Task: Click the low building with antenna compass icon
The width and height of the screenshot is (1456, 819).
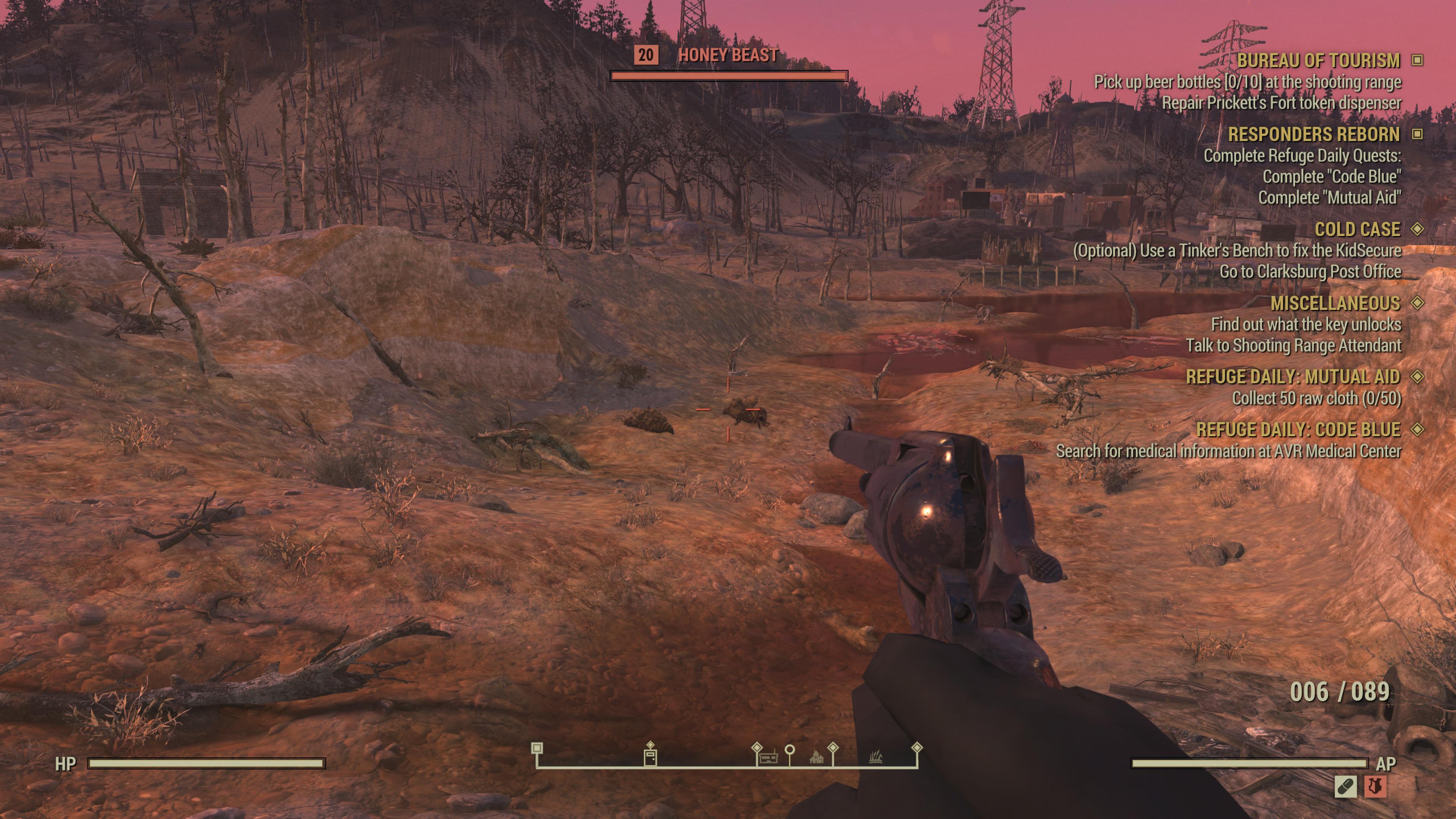Action: (x=767, y=758)
